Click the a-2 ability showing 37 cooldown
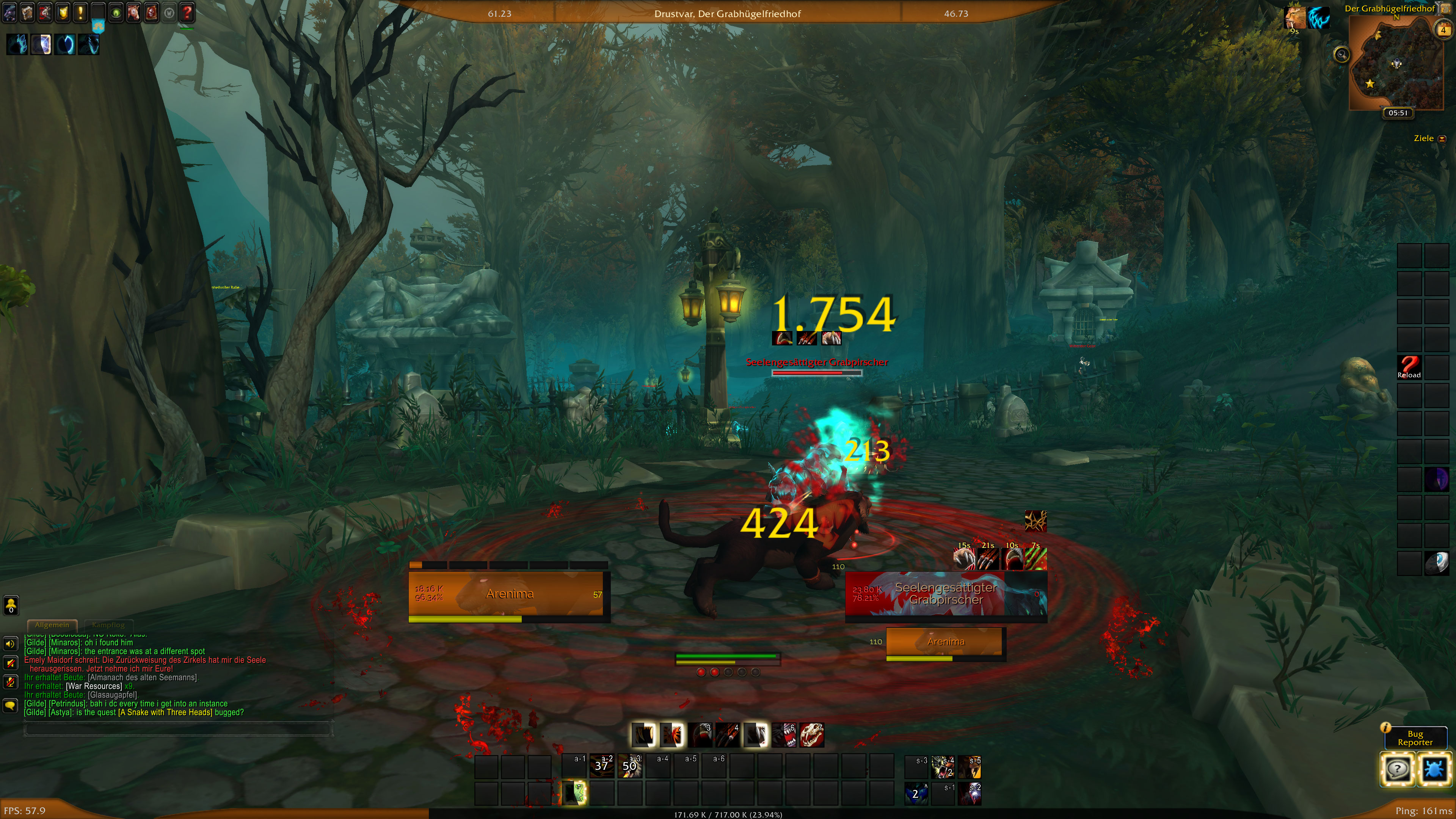1456x819 pixels. (602, 766)
